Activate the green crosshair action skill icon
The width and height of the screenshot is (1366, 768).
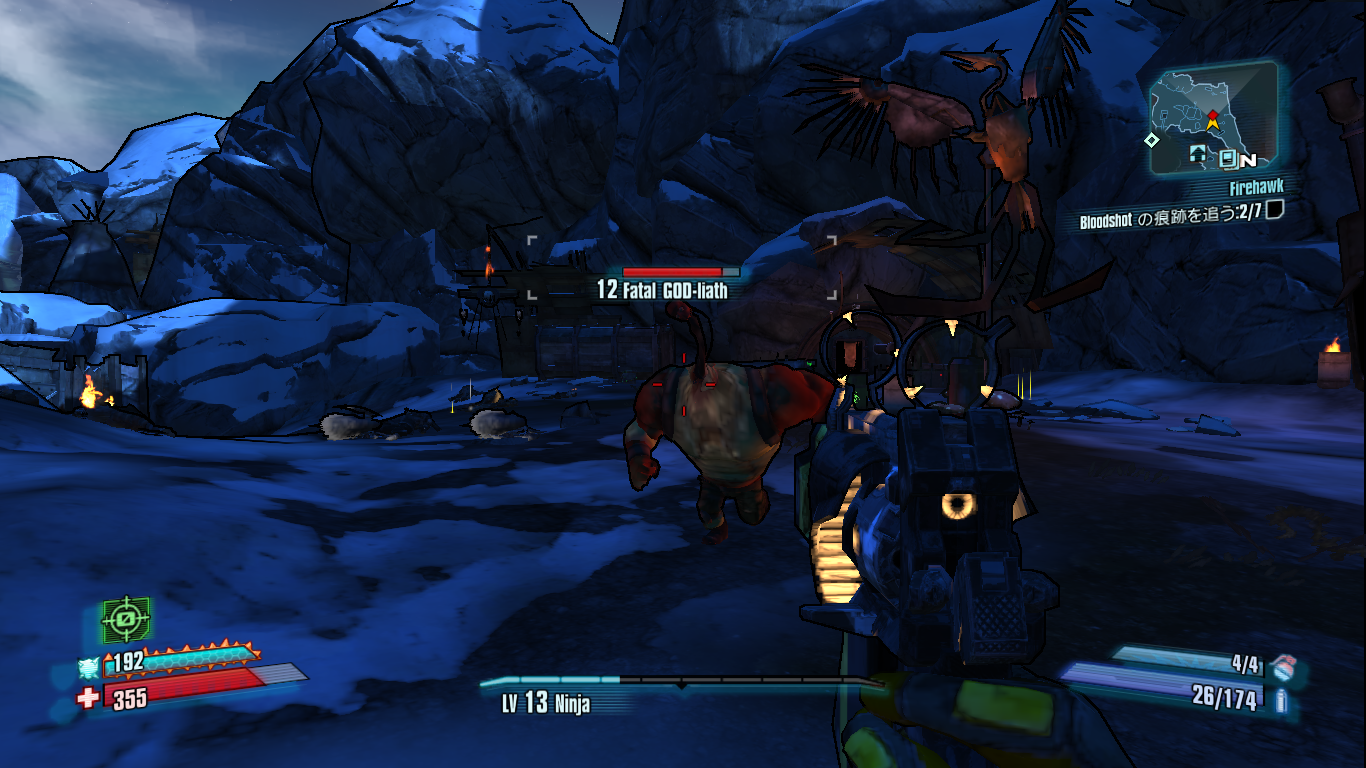tap(126, 621)
